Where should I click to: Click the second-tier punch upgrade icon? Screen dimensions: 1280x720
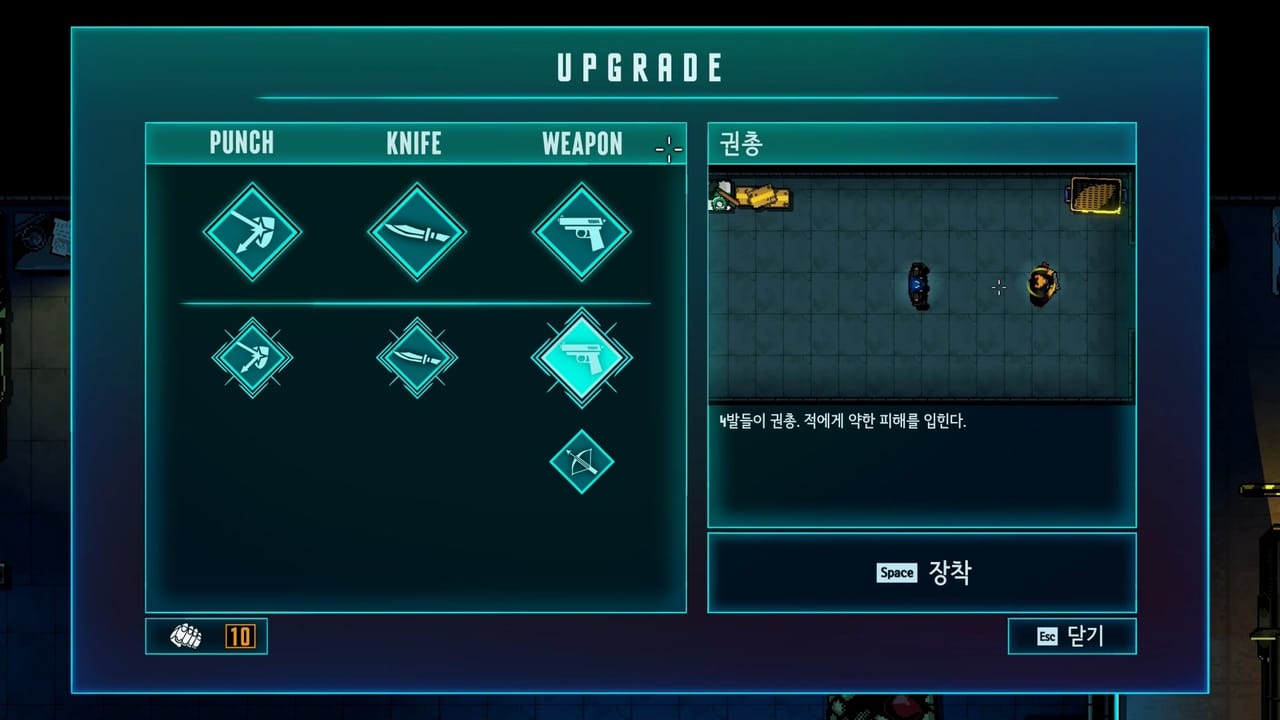coord(251,358)
